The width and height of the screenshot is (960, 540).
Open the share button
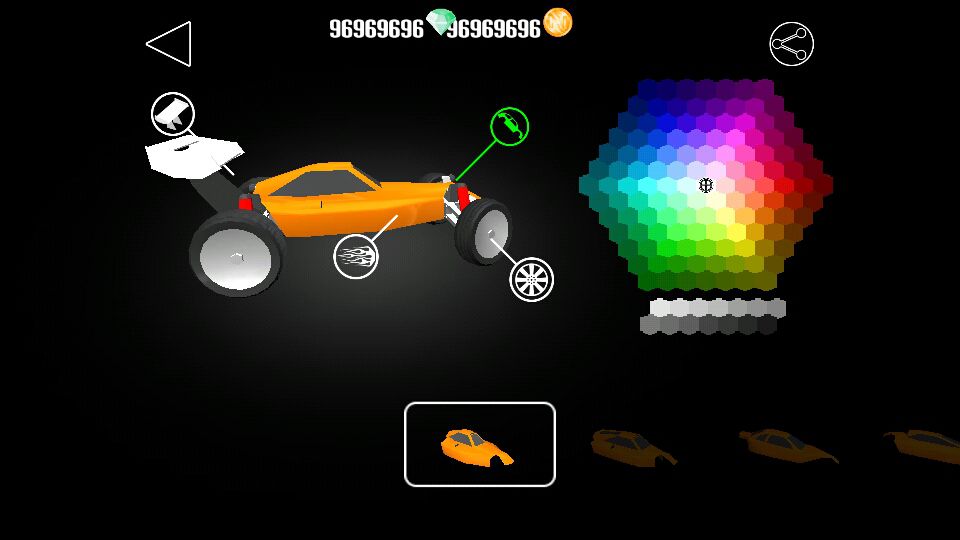(x=791, y=44)
